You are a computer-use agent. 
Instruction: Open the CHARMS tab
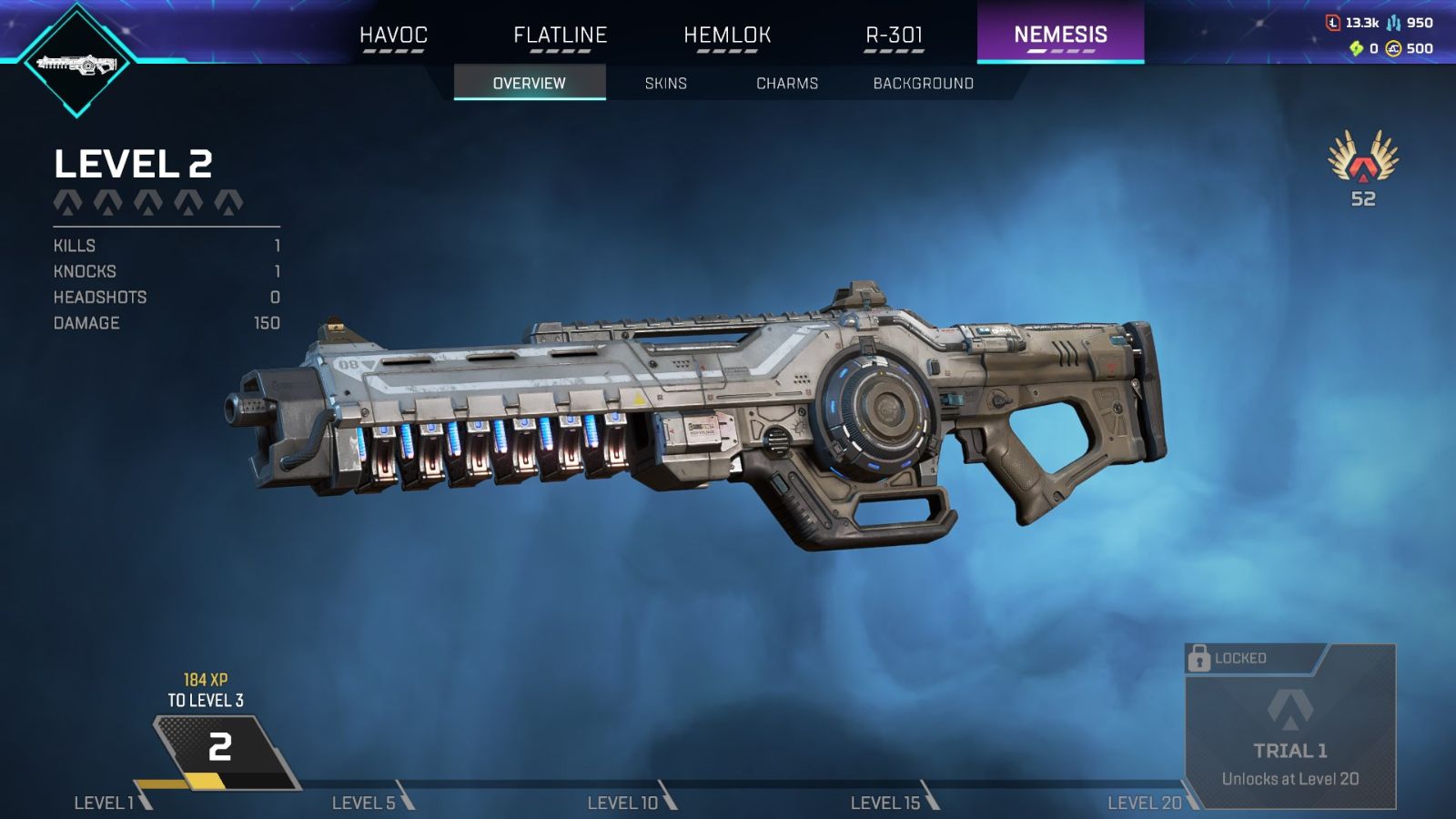click(x=787, y=83)
